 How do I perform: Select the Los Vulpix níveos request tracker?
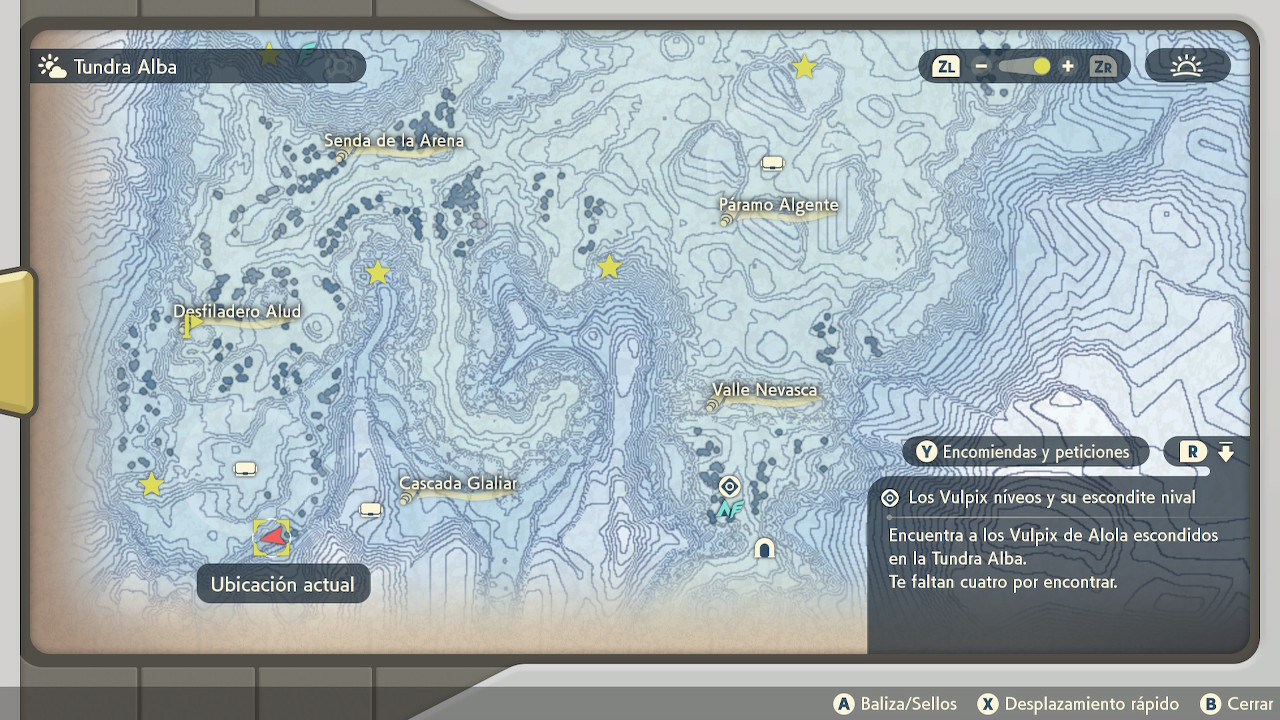click(1050, 498)
